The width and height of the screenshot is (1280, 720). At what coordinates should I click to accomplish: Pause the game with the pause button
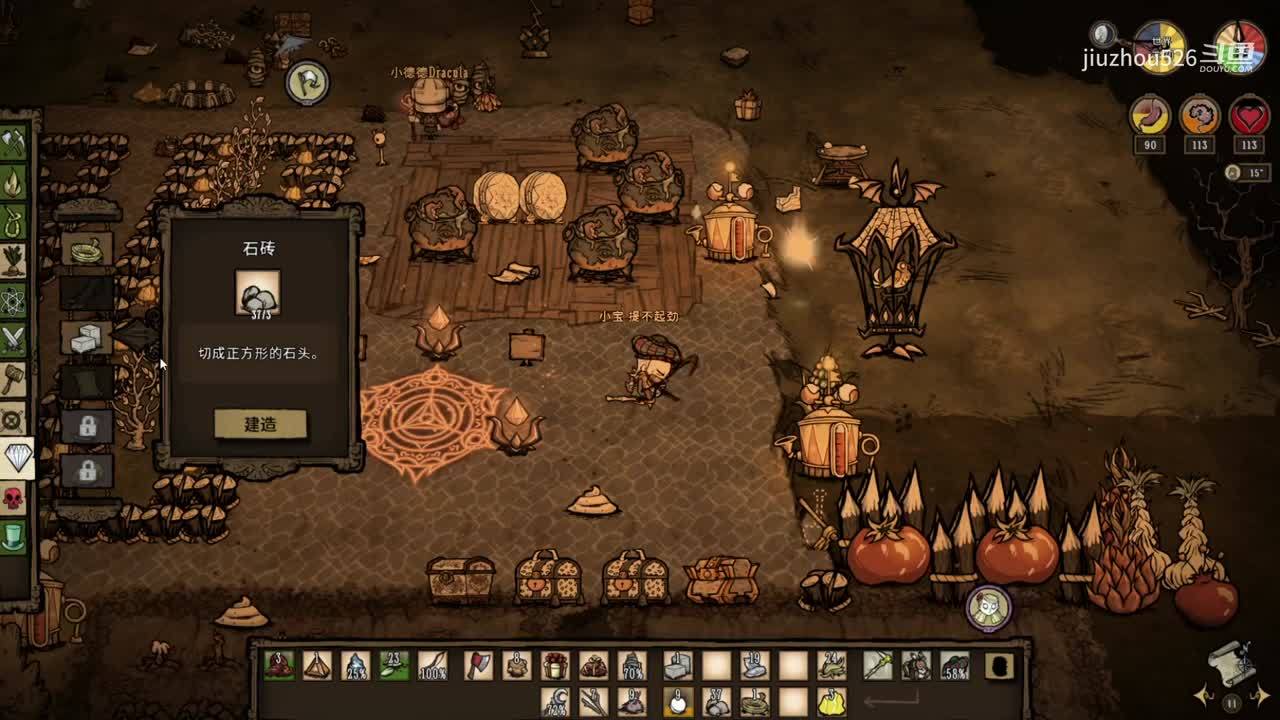pyautogui.click(x=1231, y=703)
